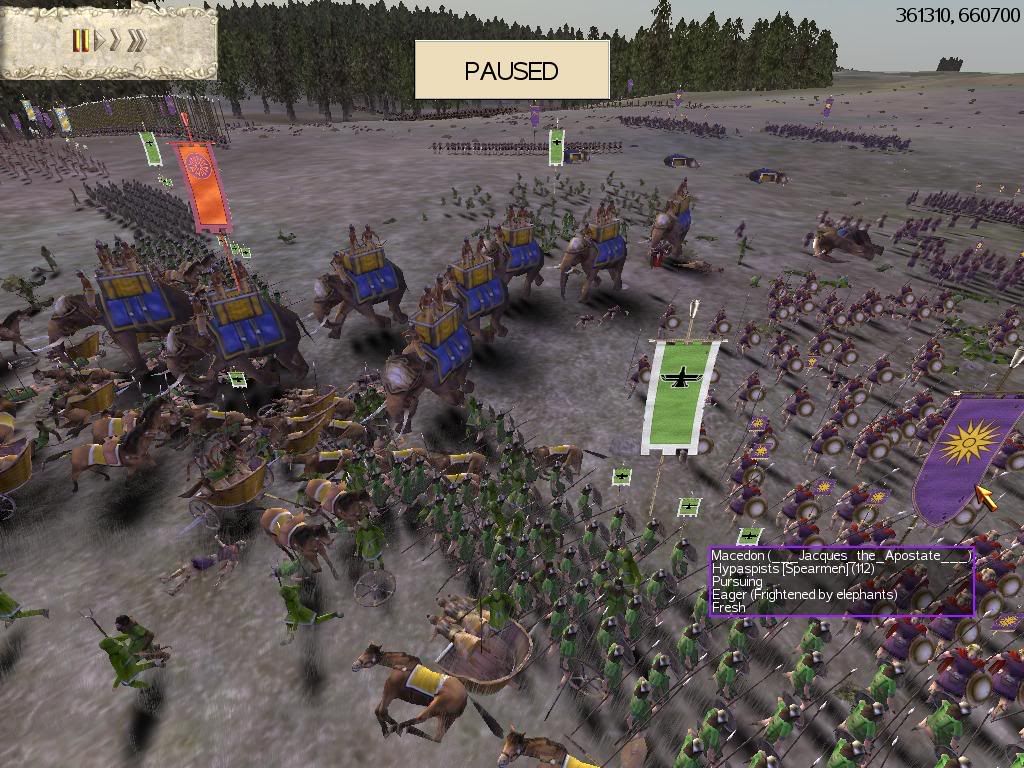Set battle speed to single-chevron fast forward

pyautogui.click(x=115, y=40)
